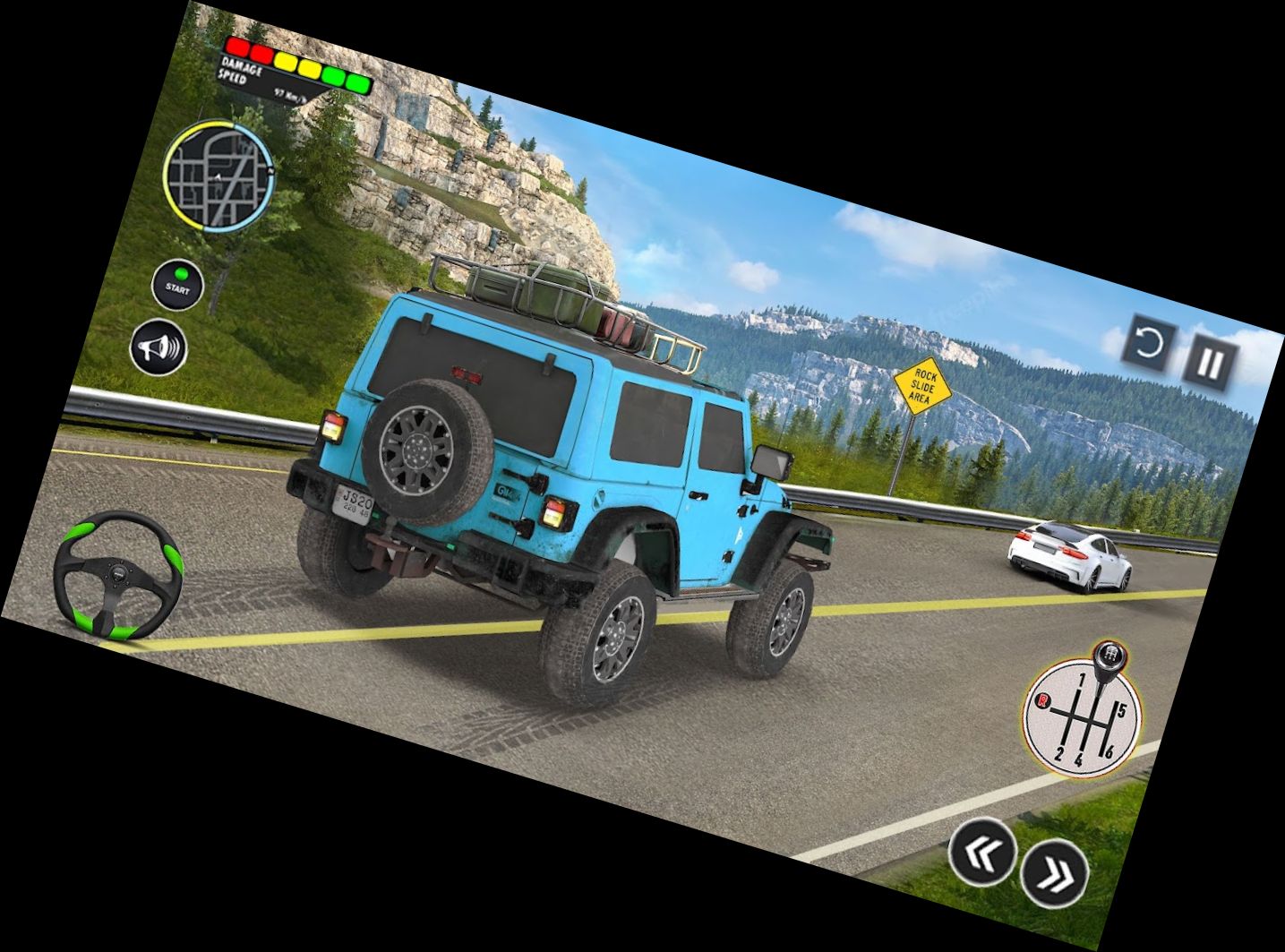Toggle the green ignition light above START
This screenshot has width=1285, height=952.
click(x=182, y=273)
